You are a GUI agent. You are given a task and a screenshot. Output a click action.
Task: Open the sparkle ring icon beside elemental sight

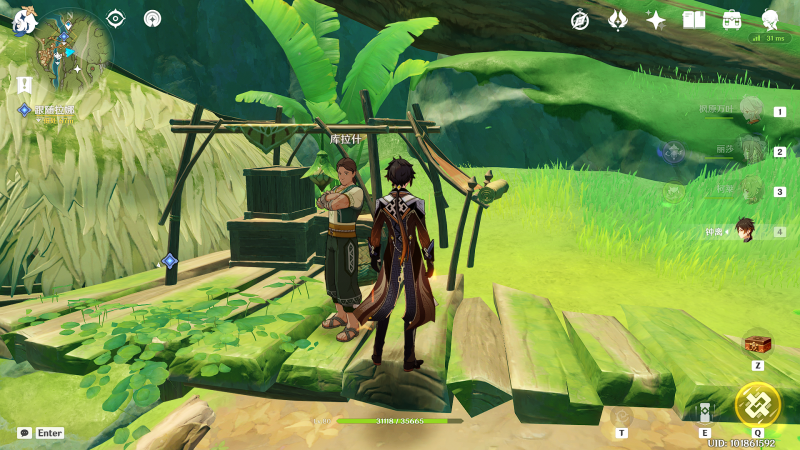pyautogui.click(x=152, y=18)
